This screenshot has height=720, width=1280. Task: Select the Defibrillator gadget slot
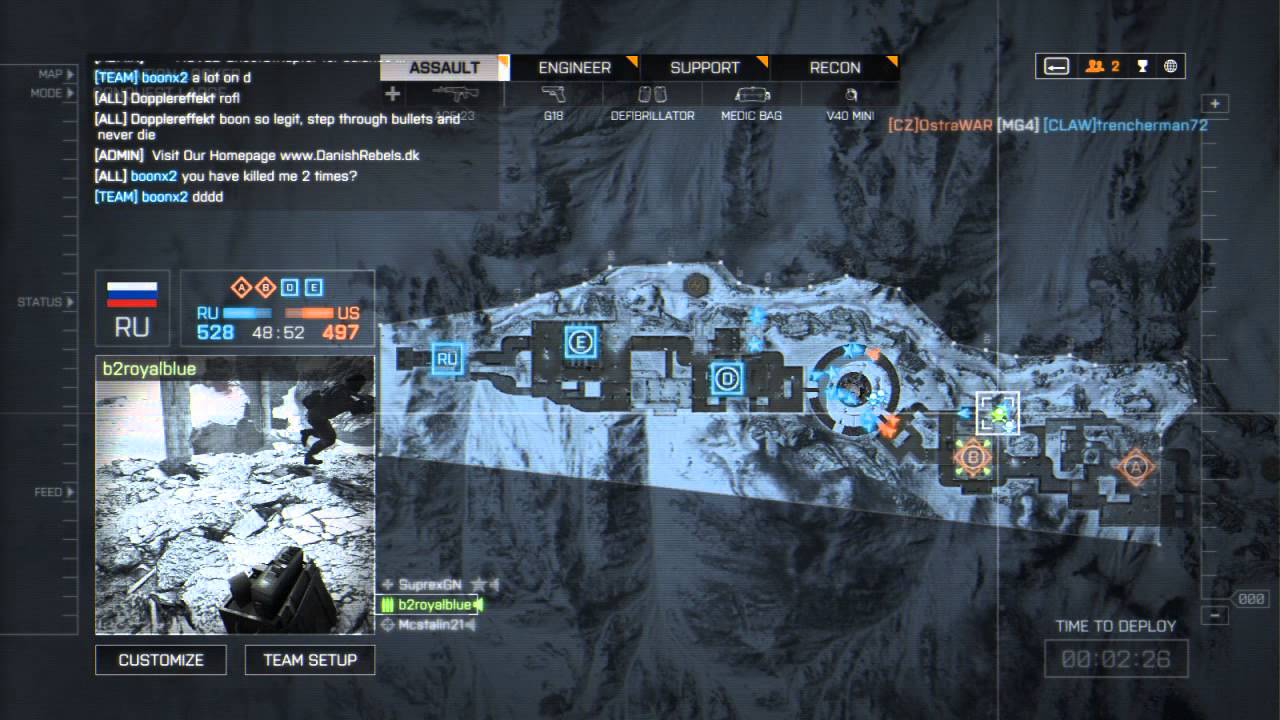click(x=652, y=103)
